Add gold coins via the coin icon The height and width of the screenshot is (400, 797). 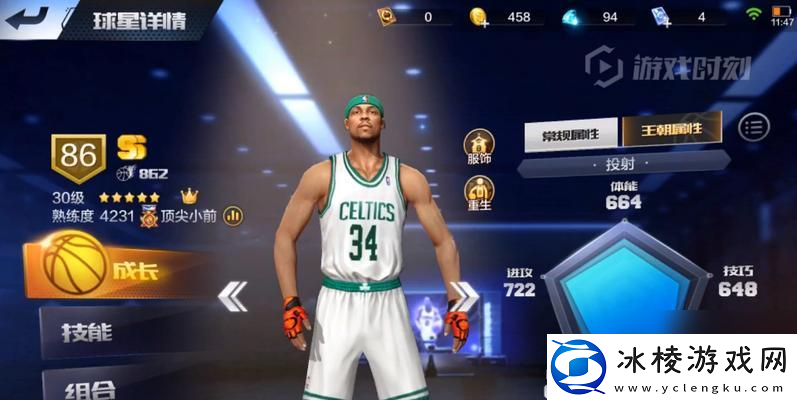coord(479,17)
